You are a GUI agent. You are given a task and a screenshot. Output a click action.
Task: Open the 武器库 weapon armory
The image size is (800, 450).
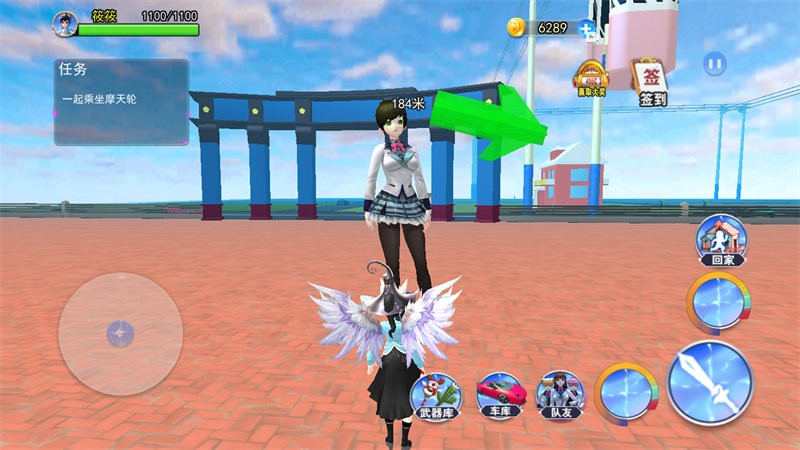tap(436, 392)
